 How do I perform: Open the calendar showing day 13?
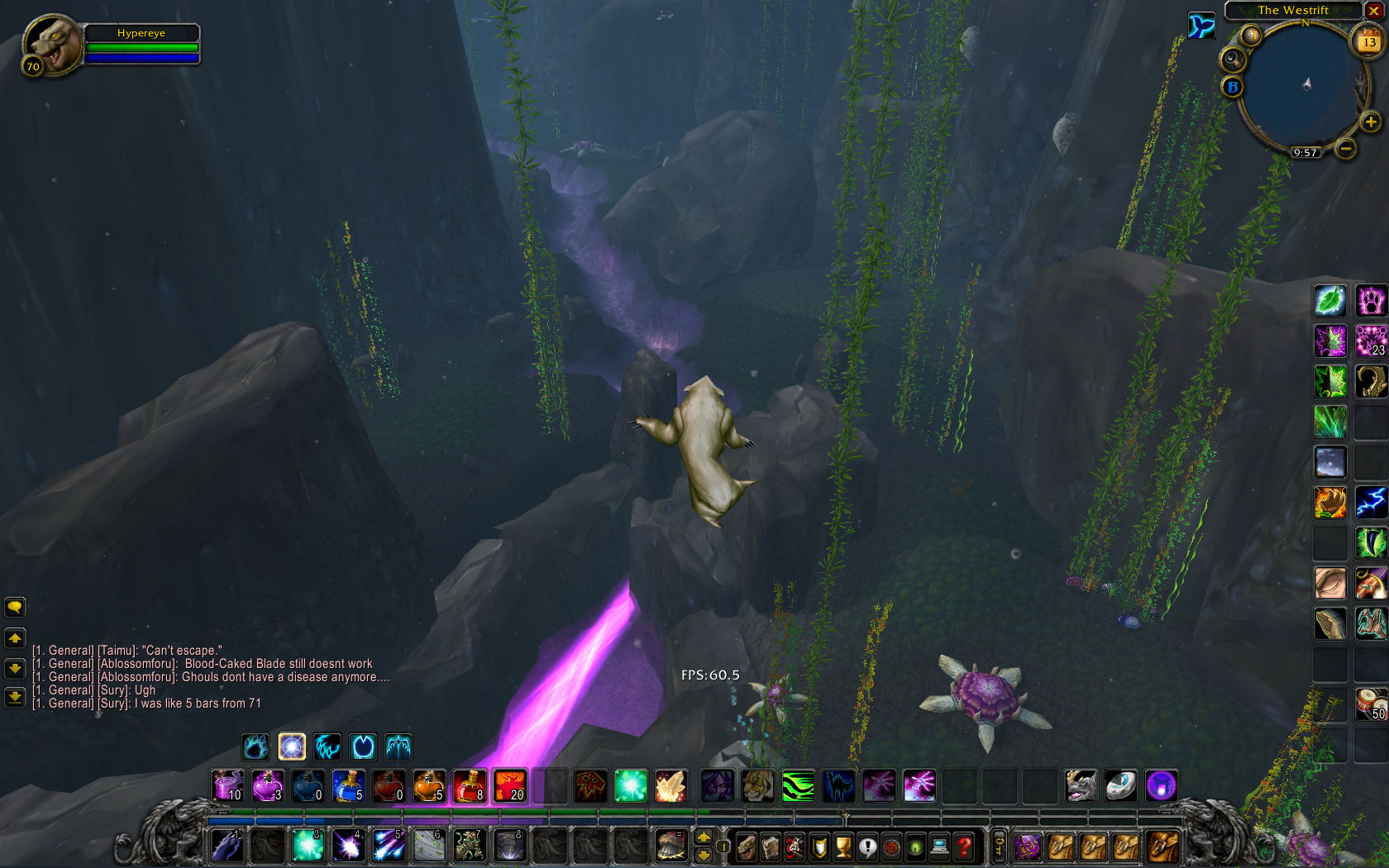pos(1369,41)
